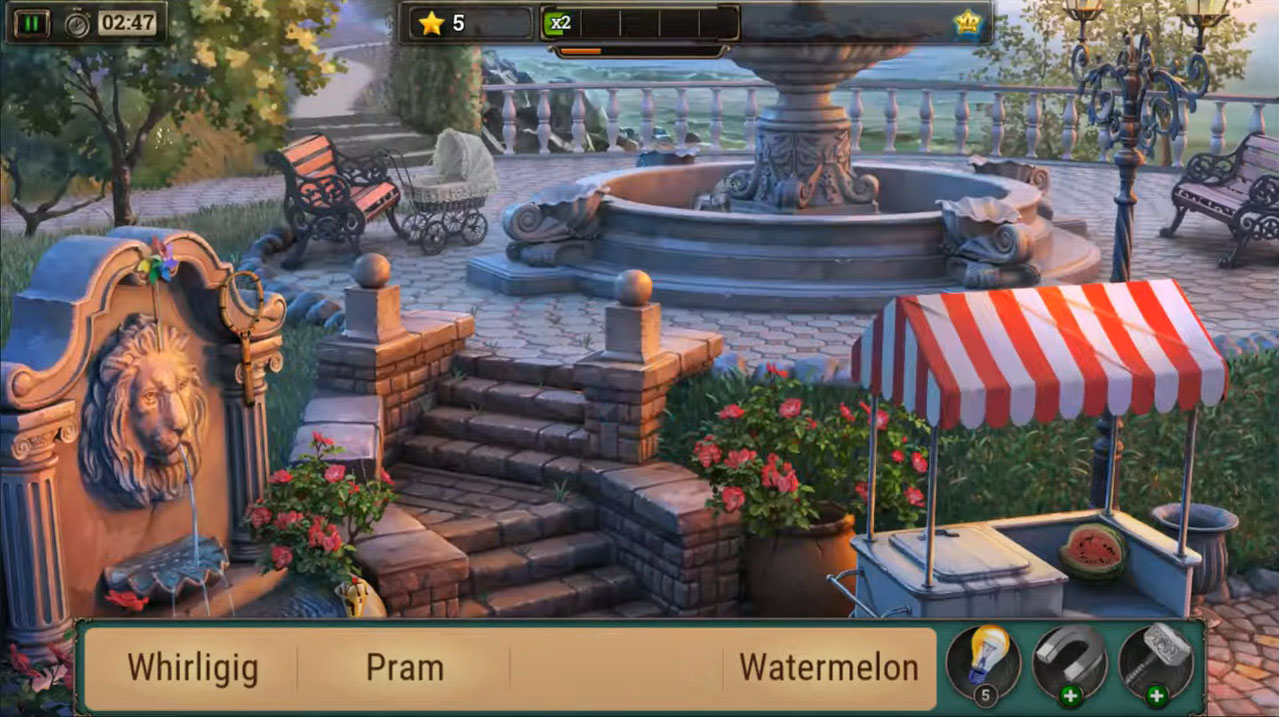The width and height of the screenshot is (1279, 717).
Task: Select the Whirligig word in the list
Action: click(193, 667)
